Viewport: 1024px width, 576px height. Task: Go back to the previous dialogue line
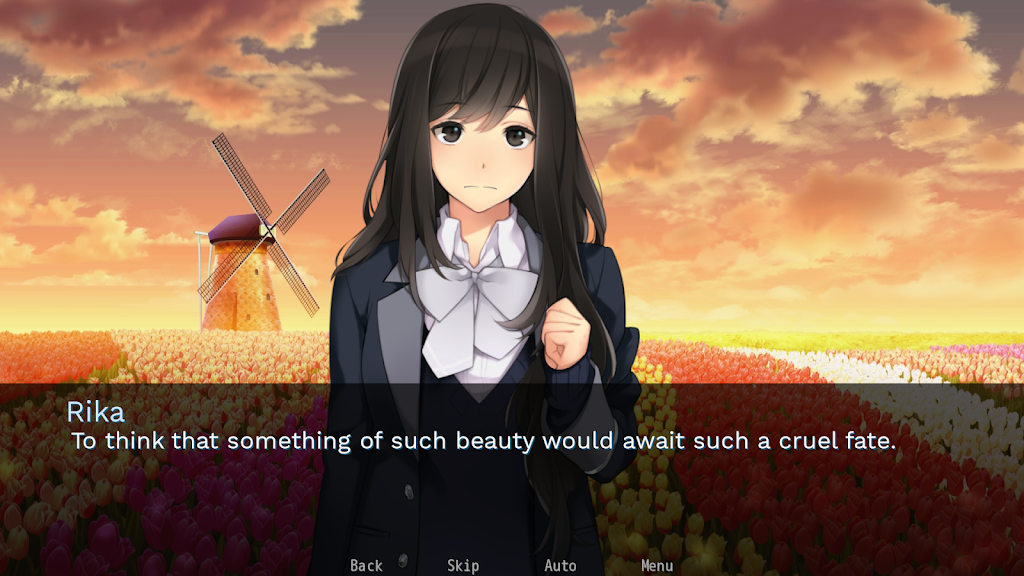click(366, 565)
